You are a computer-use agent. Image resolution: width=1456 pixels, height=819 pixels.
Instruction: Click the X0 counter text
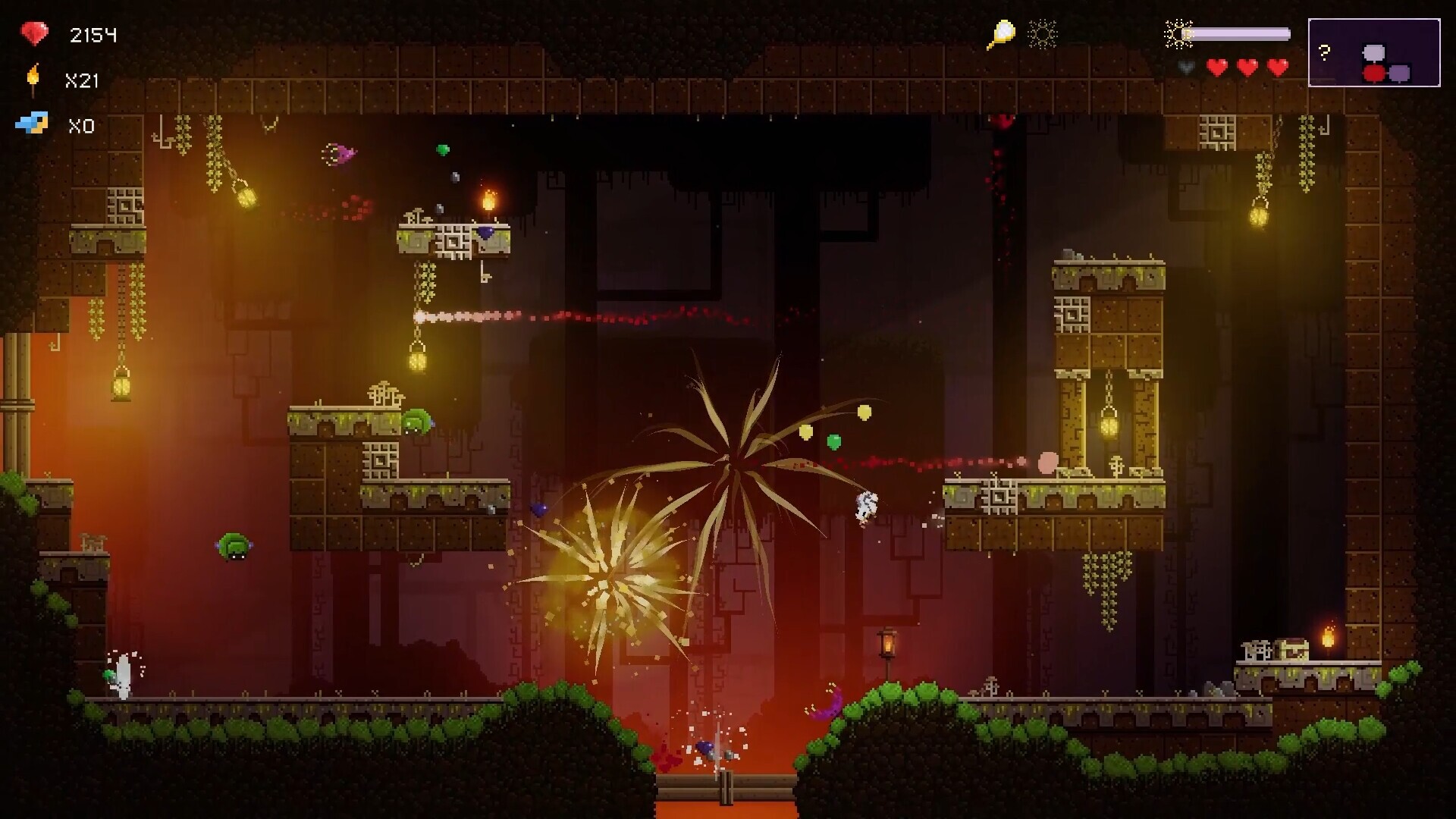point(82,126)
